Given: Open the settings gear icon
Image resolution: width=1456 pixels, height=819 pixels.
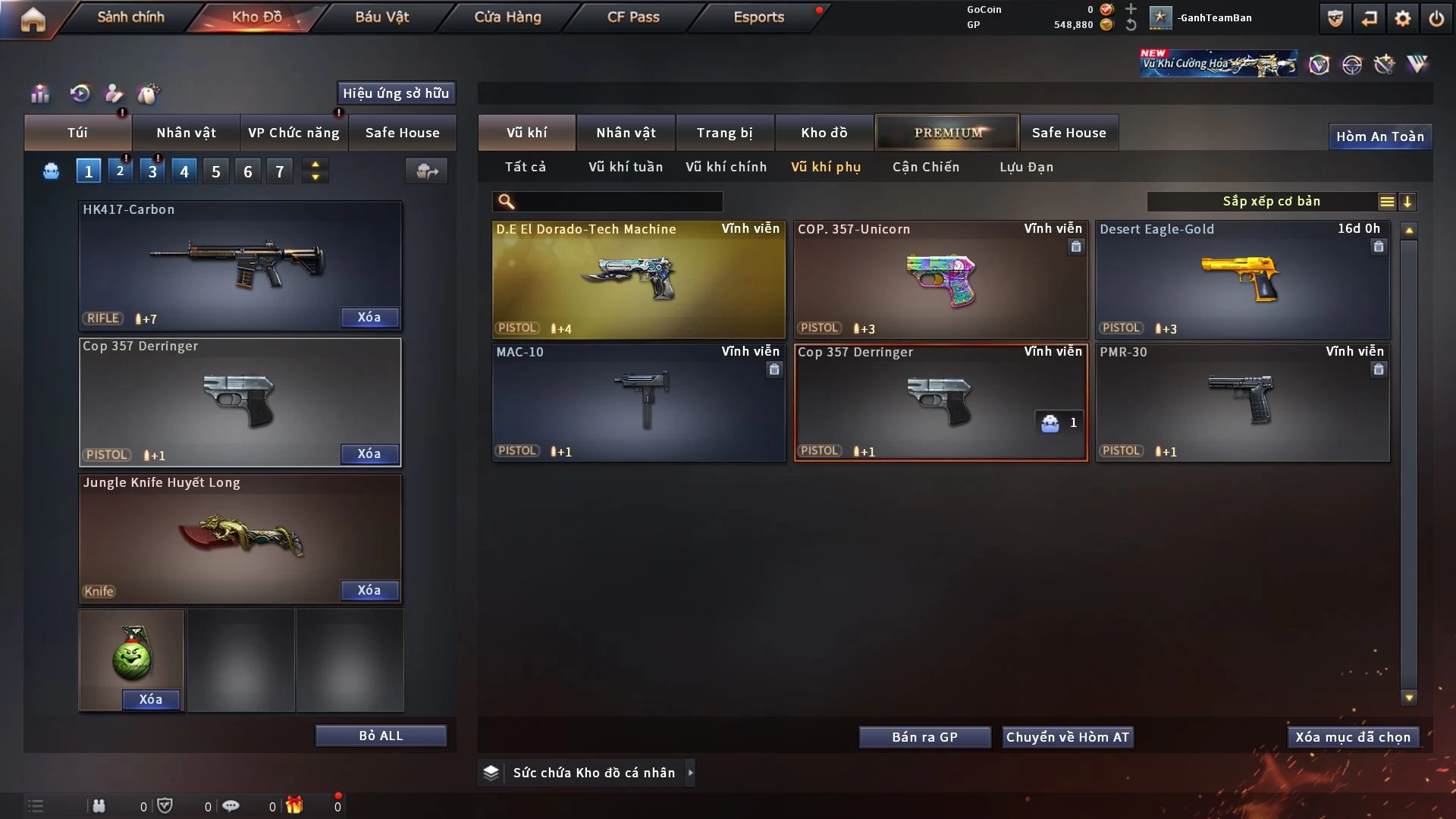Looking at the screenshot, I should pyautogui.click(x=1403, y=18).
